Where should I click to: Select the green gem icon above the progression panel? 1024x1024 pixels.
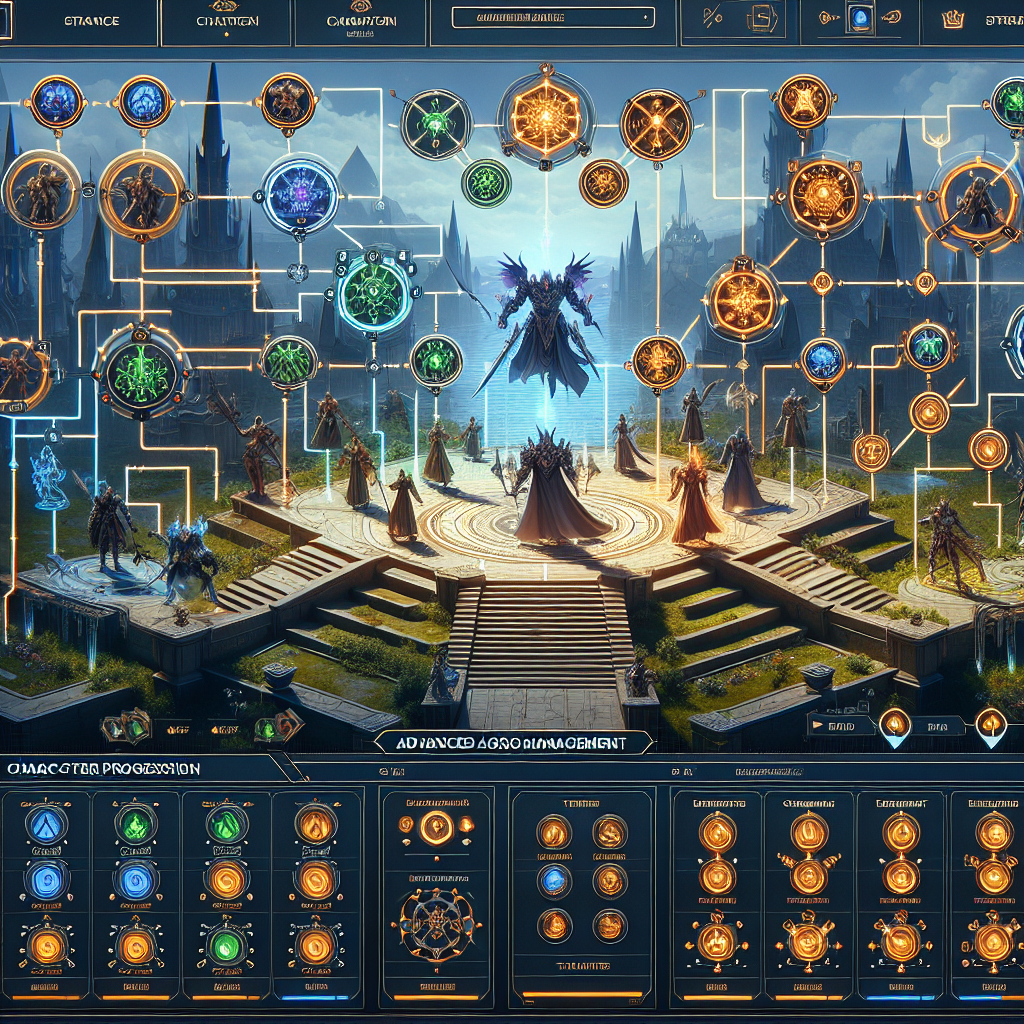coord(267,727)
